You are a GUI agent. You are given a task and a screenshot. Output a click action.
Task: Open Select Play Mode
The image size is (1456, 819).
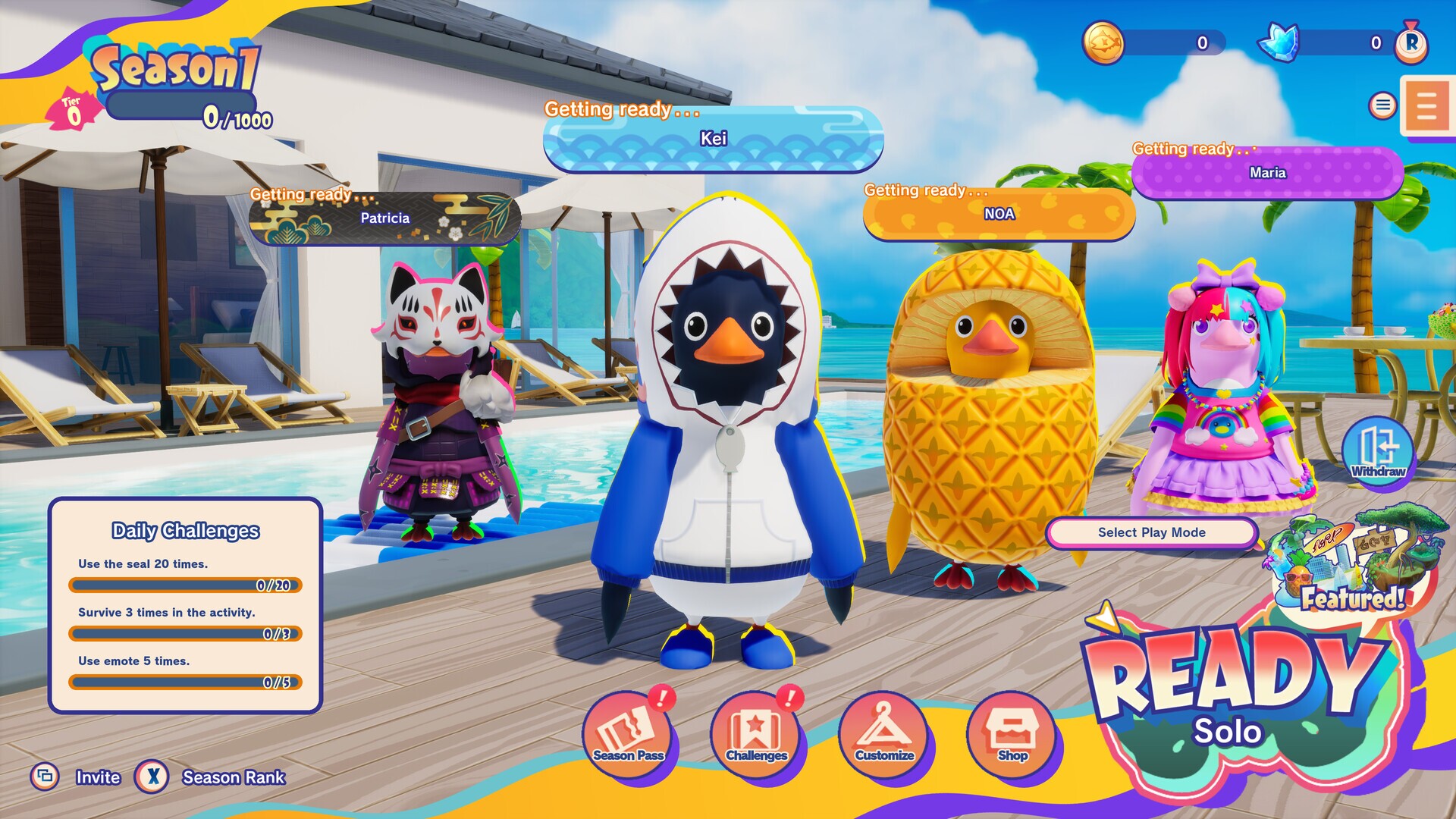click(x=1150, y=532)
